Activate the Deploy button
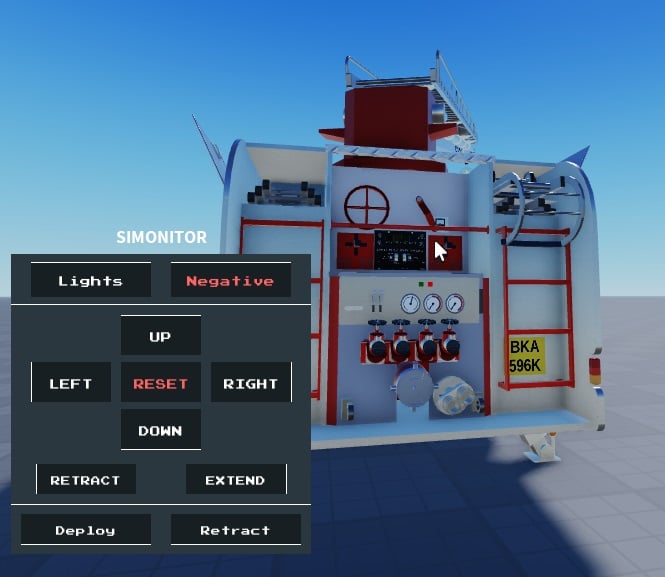This screenshot has height=577, width=665. (85, 530)
